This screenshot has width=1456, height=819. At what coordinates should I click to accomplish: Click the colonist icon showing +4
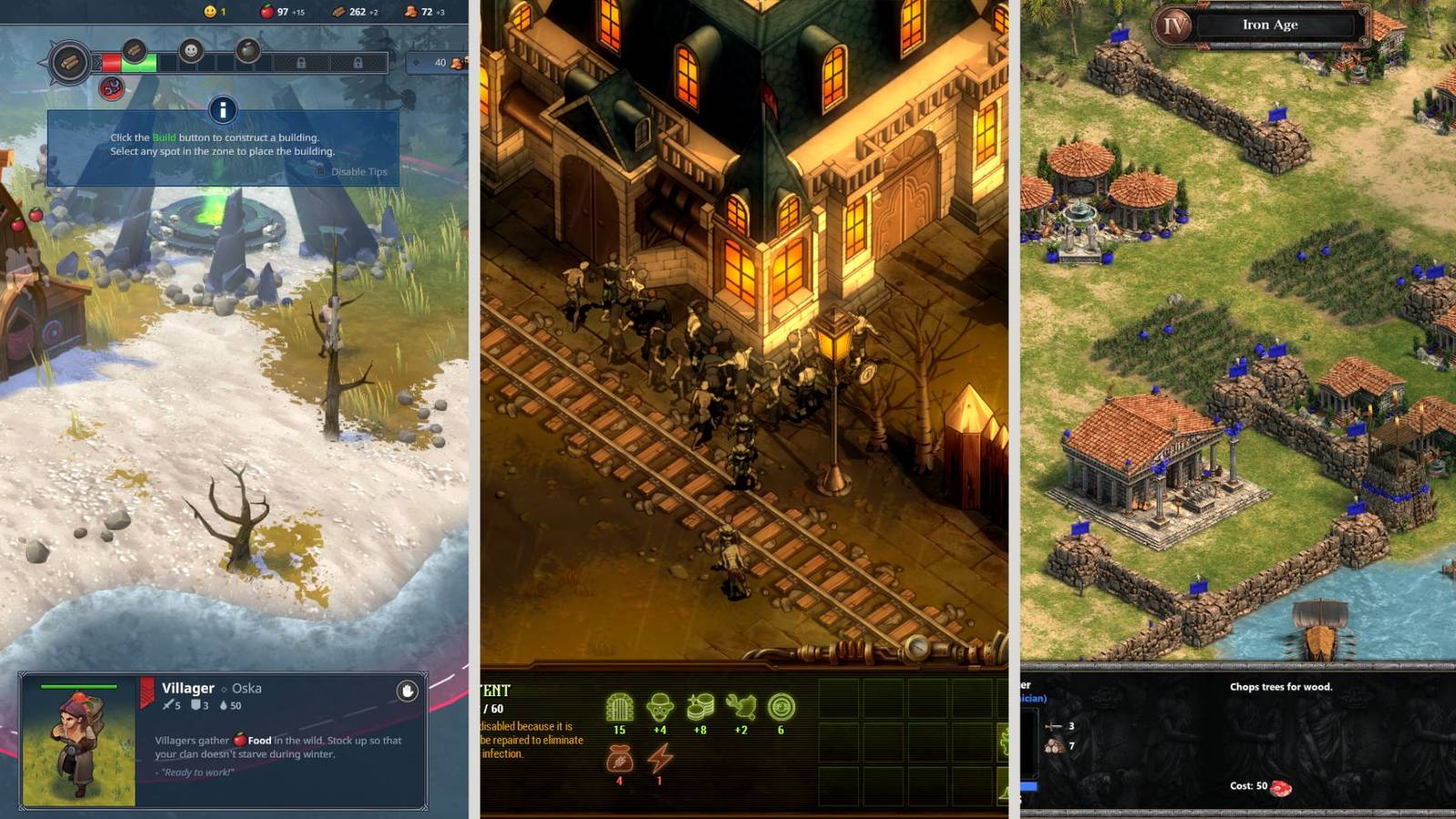coord(662,705)
